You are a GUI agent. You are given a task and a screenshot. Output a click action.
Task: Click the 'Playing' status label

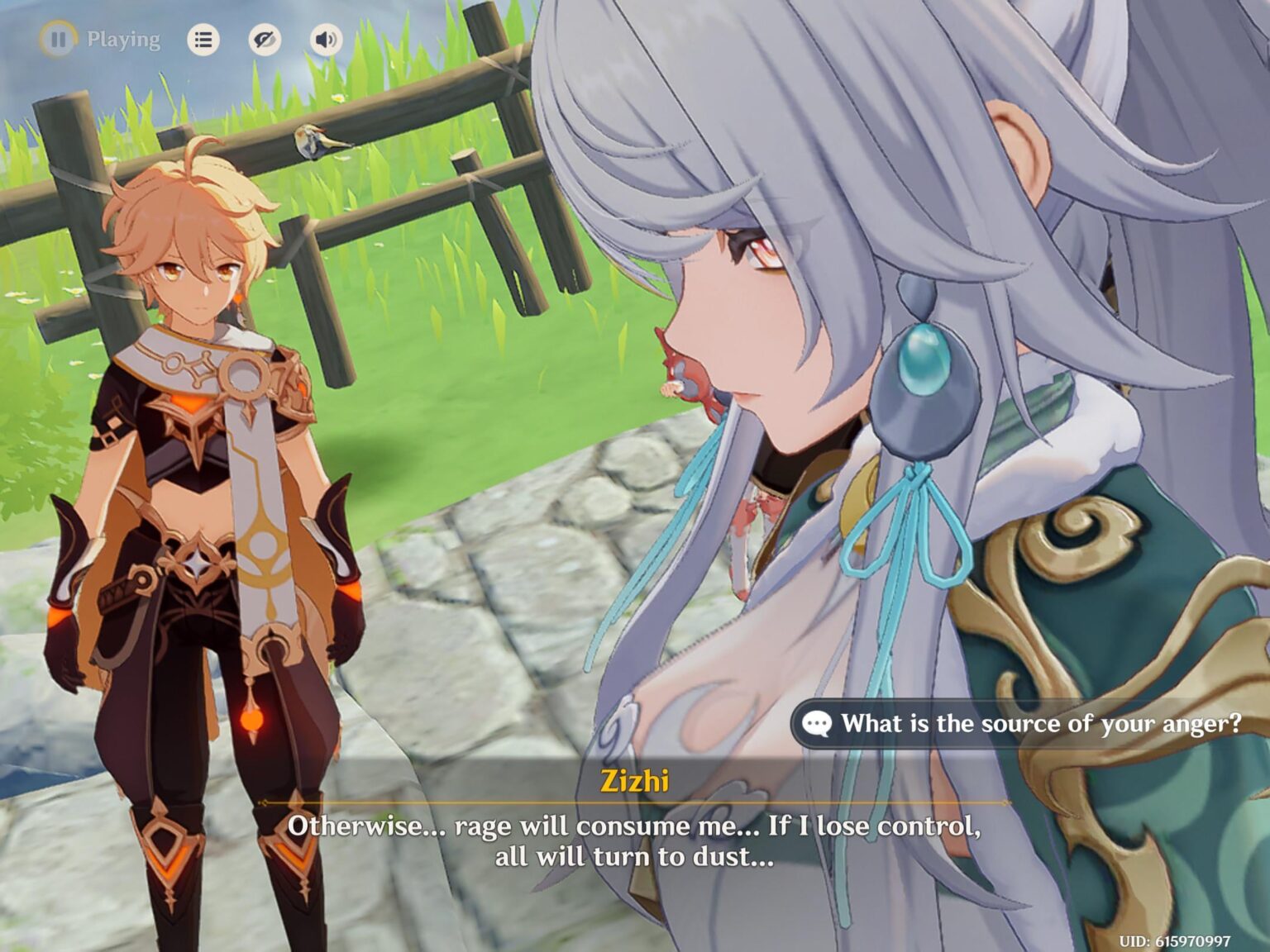[124, 38]
